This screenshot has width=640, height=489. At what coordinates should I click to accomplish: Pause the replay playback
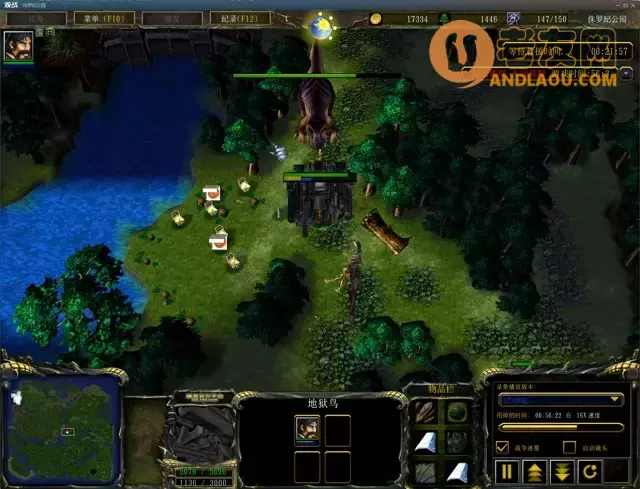(507, 471)
